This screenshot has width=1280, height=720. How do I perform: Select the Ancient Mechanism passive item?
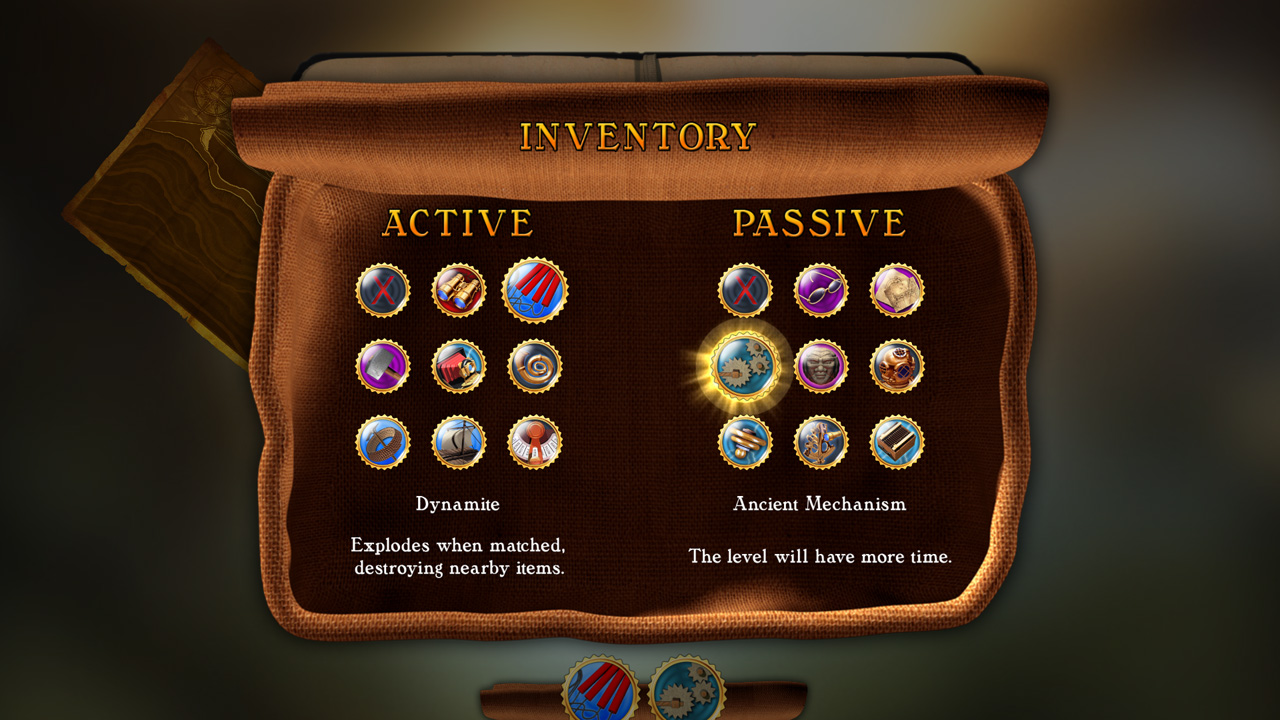(x=744, y=365)
